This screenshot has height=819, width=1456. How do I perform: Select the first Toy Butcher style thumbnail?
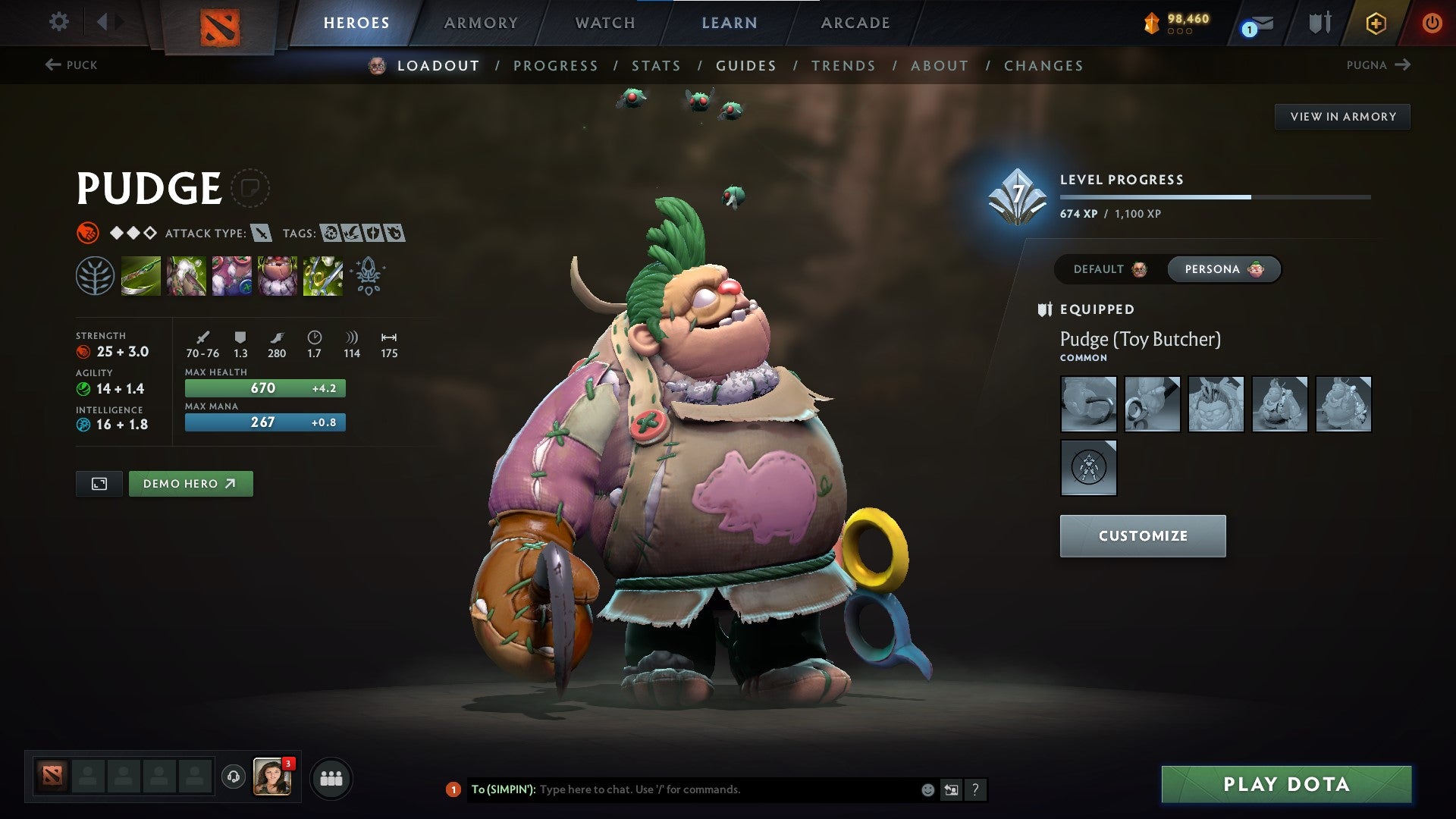click(x=1088, y=404)
